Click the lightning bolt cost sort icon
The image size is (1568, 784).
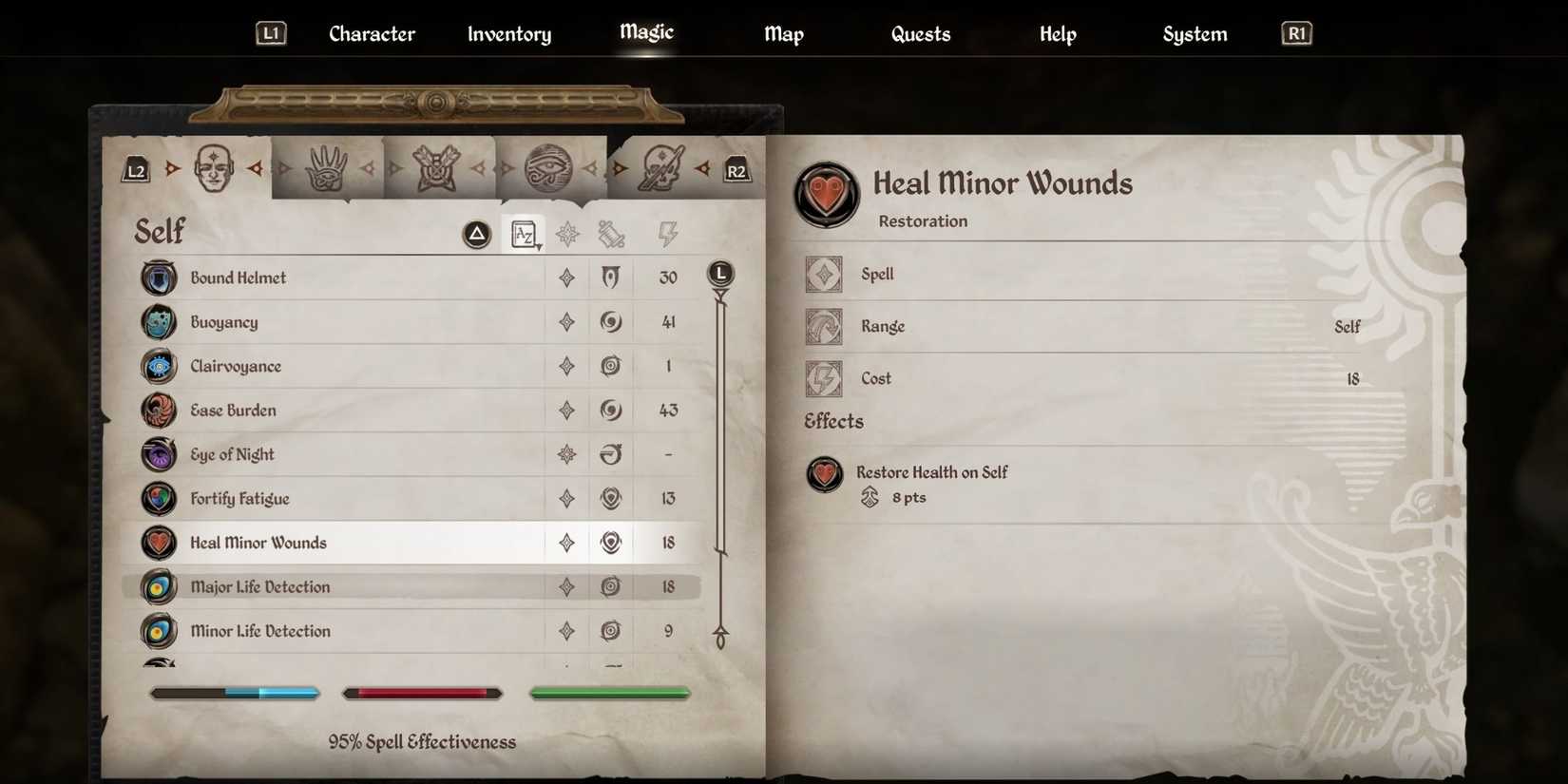click(x=668, y=234)
